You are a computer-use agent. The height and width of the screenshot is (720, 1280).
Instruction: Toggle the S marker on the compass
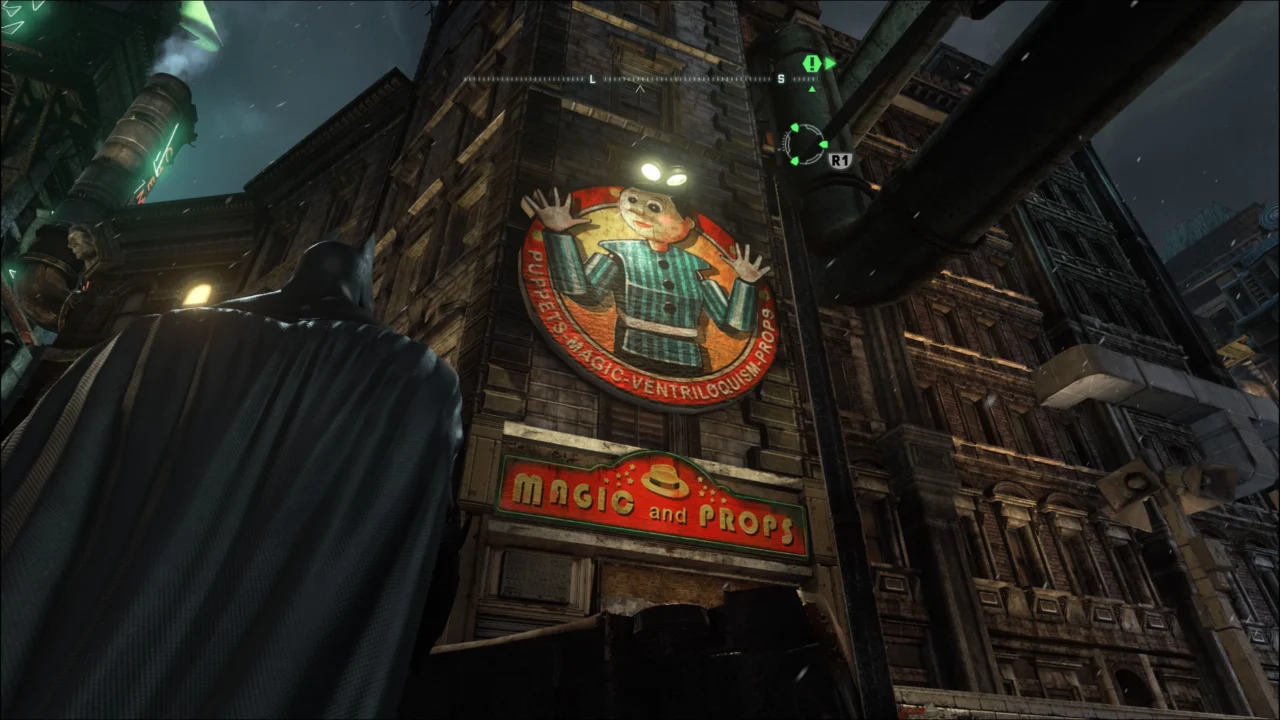(x=782, y=76)
